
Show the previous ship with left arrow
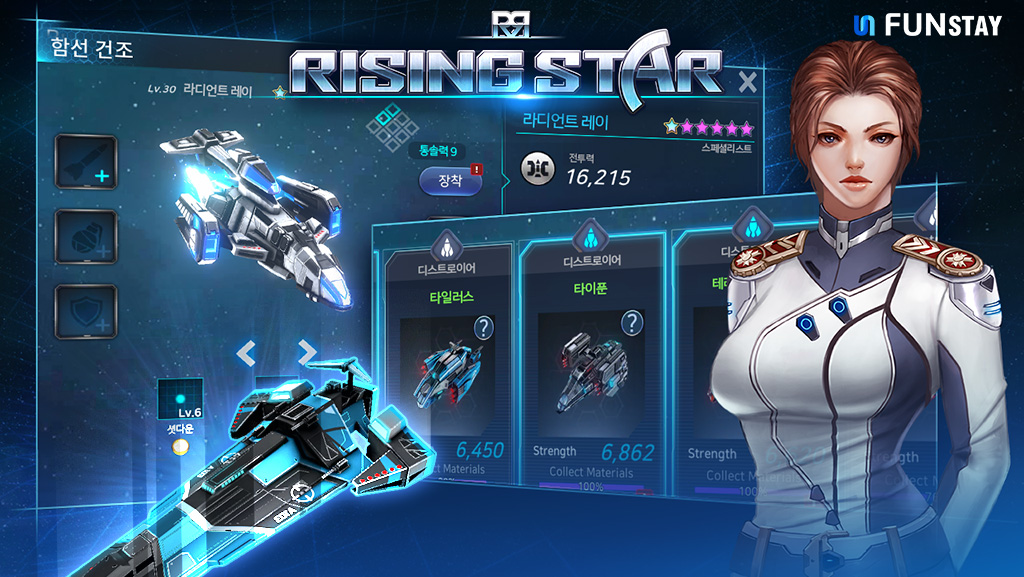pos(246,352)
